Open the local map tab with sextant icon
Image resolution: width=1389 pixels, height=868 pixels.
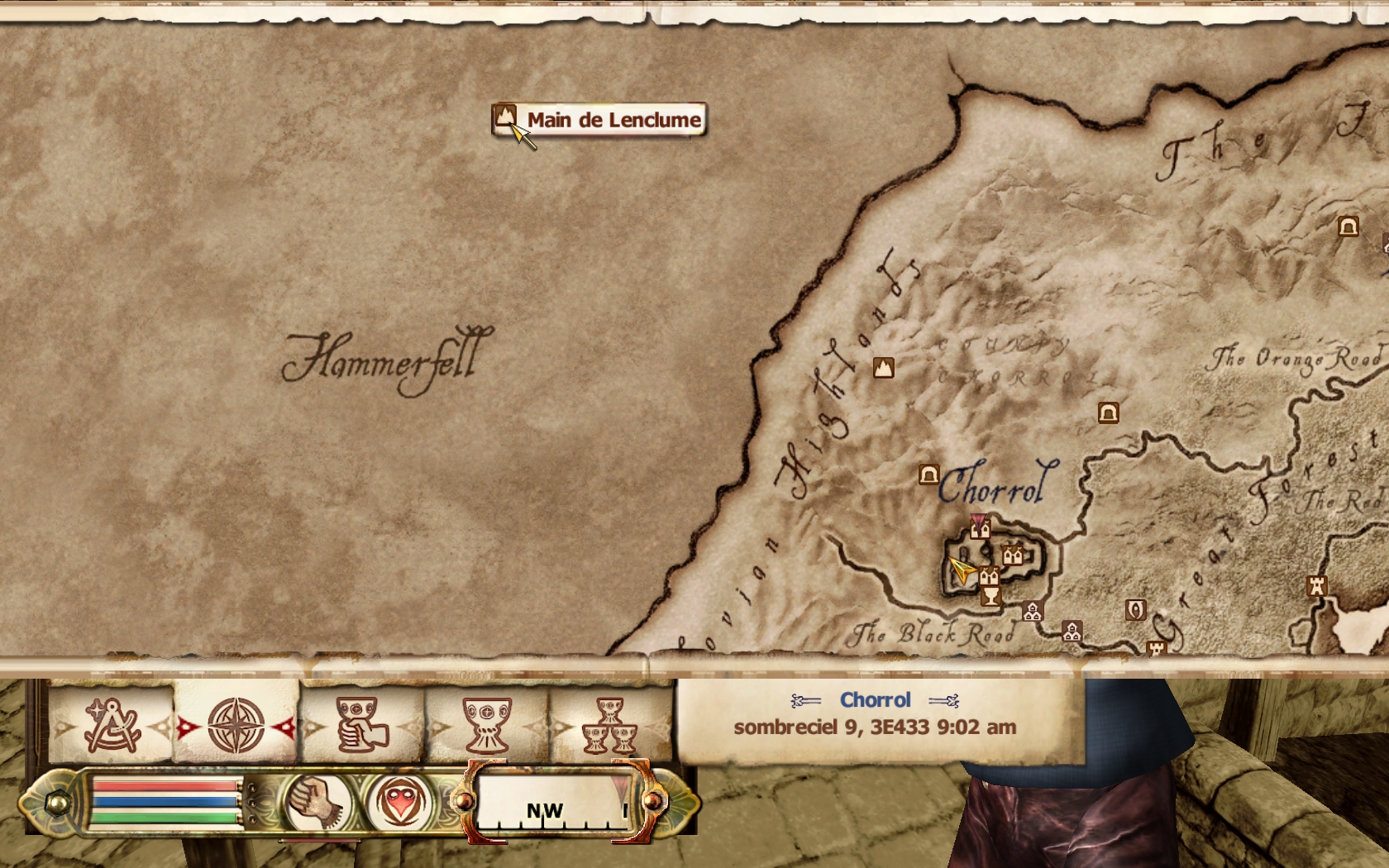click(x=111, y=726)
